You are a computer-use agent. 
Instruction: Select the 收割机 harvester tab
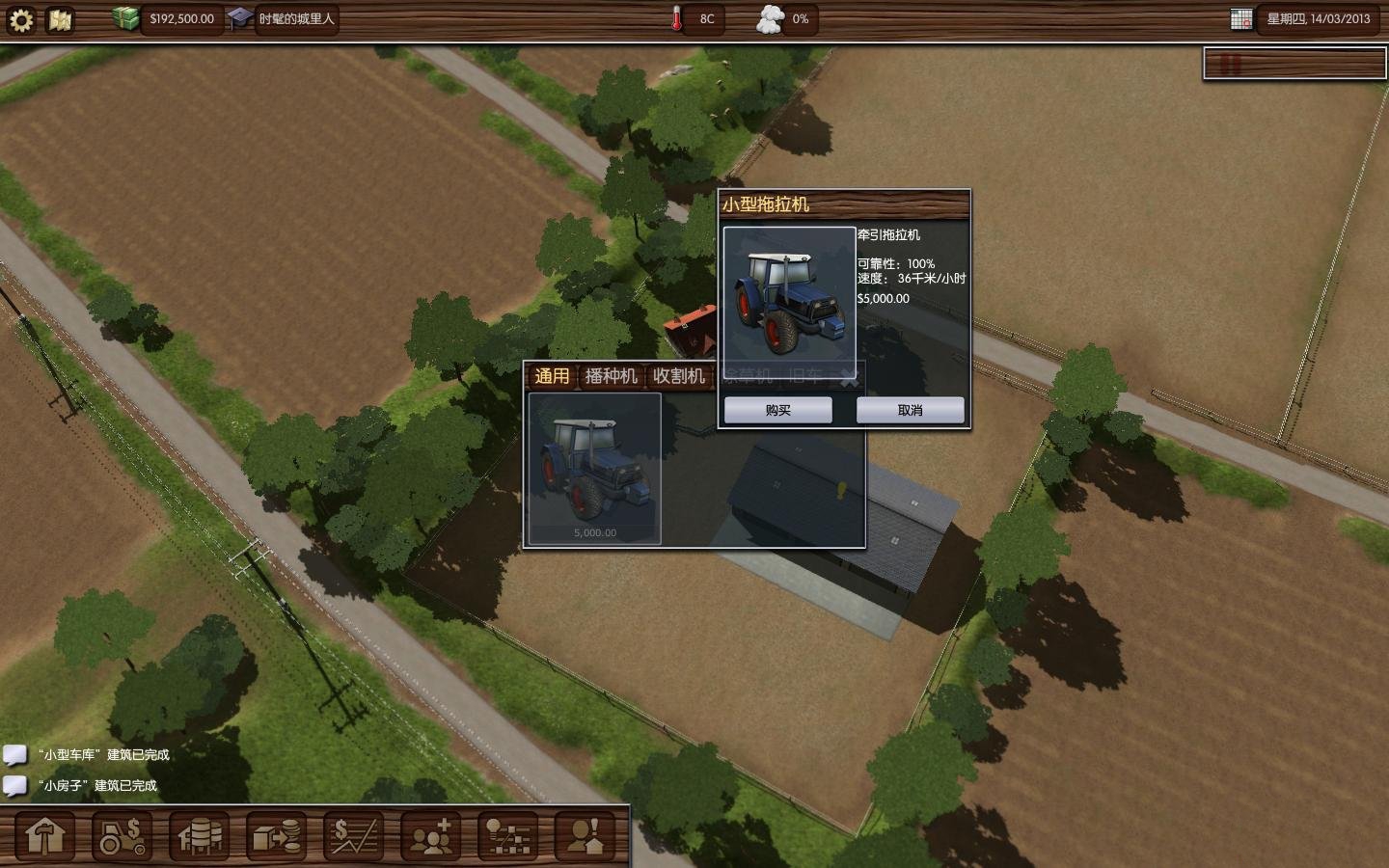click(679, 376)
